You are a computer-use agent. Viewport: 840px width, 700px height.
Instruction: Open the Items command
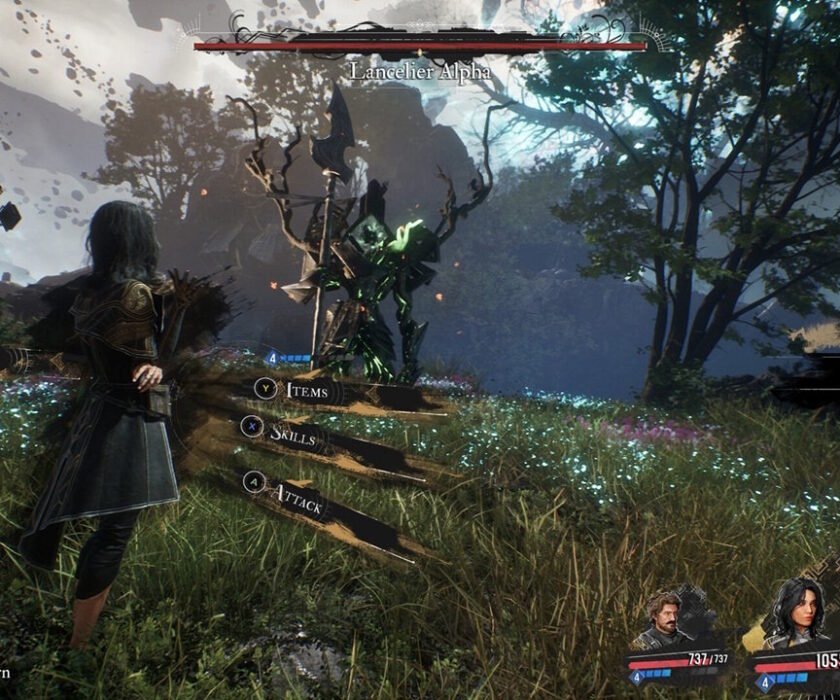306,391
